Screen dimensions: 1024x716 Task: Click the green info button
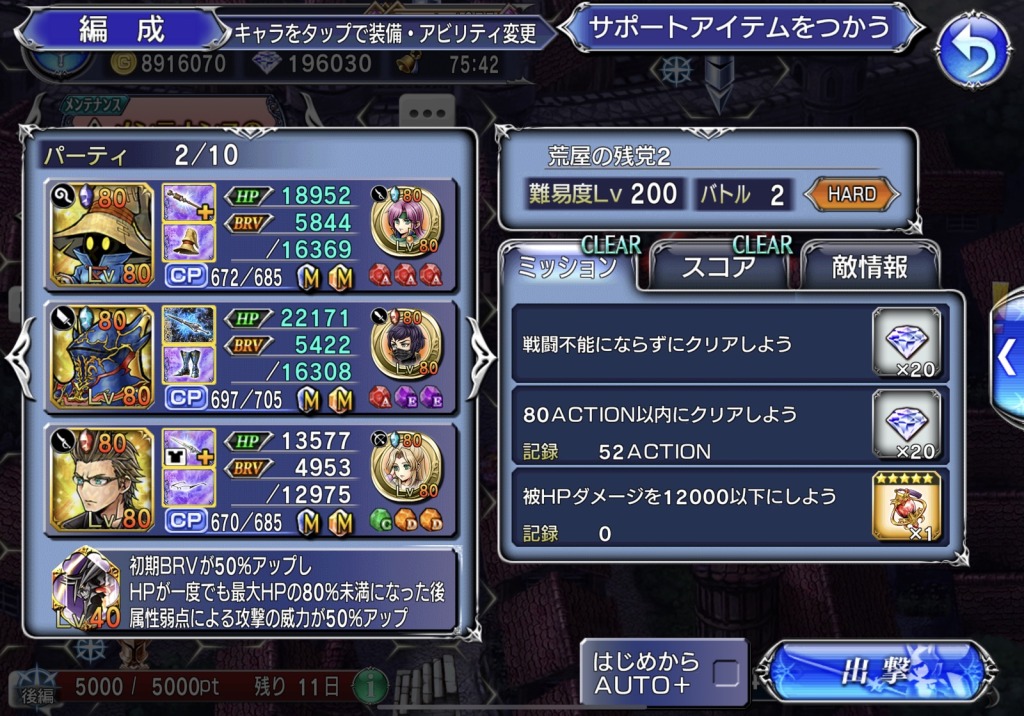(371, 687)
